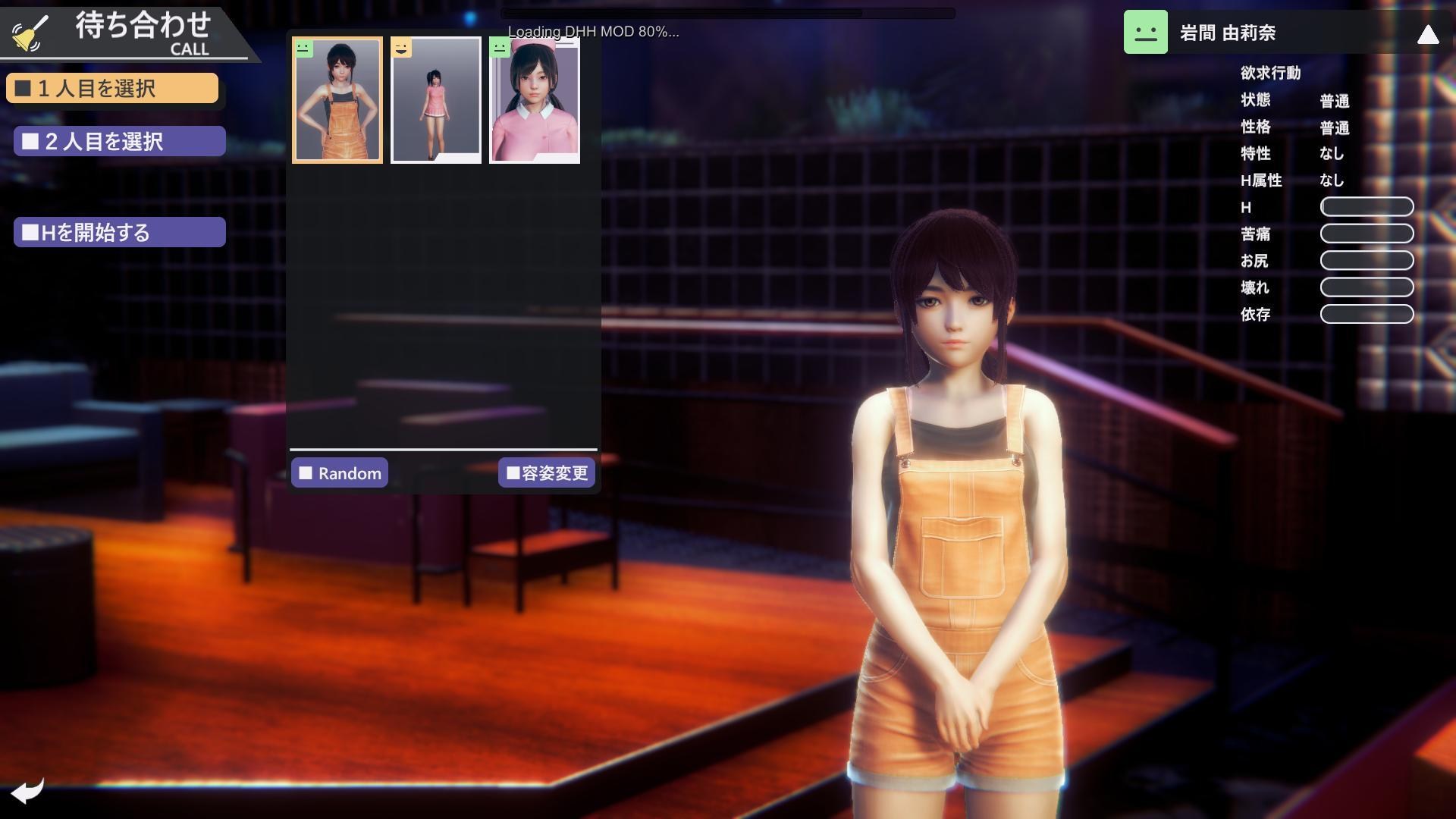This screenshot has width=1456, height=819.
Task: Open the 特性 field showing なし
Action: (1333, 154)
